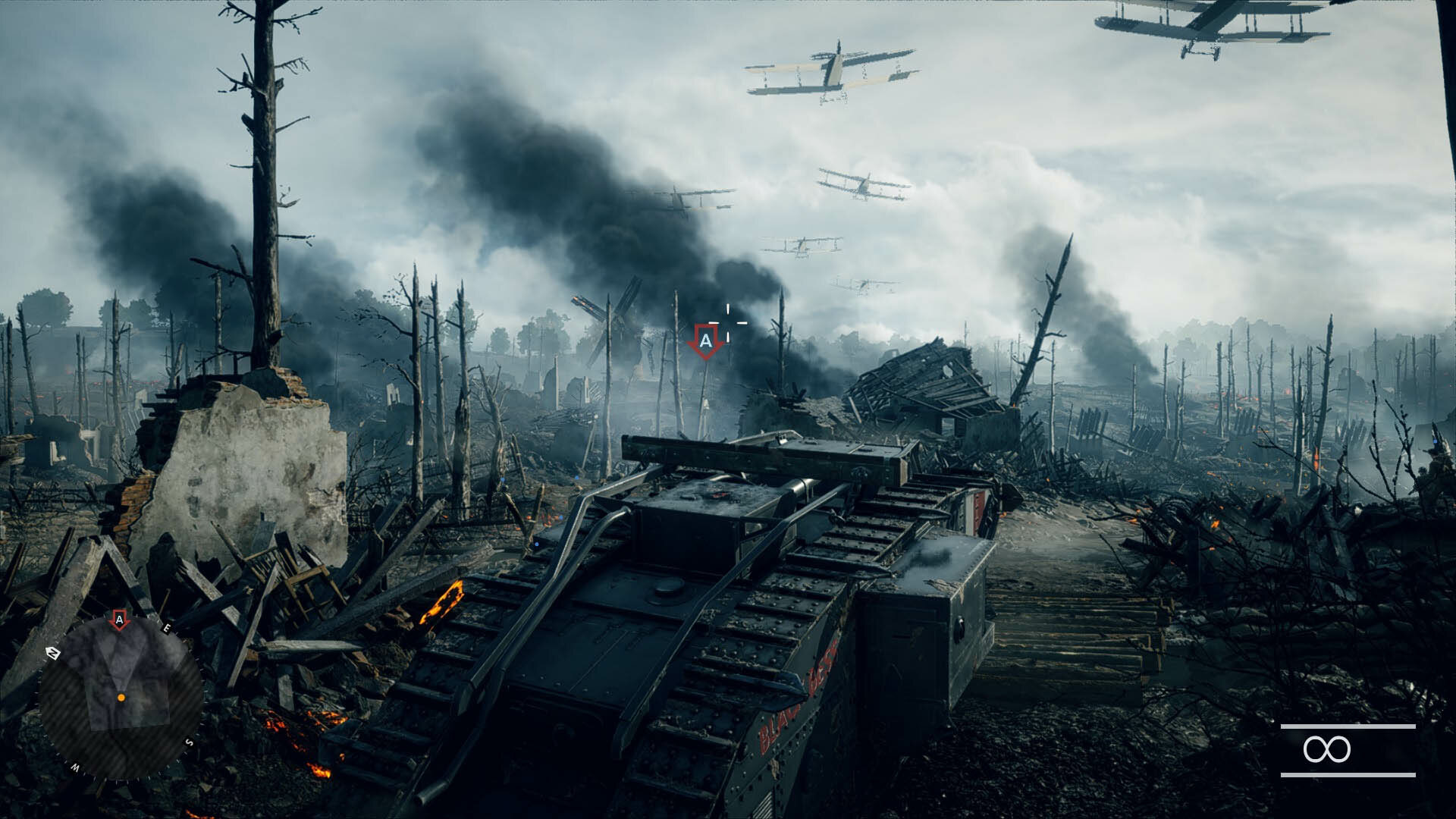The width and height of the screenshot is (1456, 819).
Task: Click the circular minimap
Action: pyautogui.click(x=120, y=698)
